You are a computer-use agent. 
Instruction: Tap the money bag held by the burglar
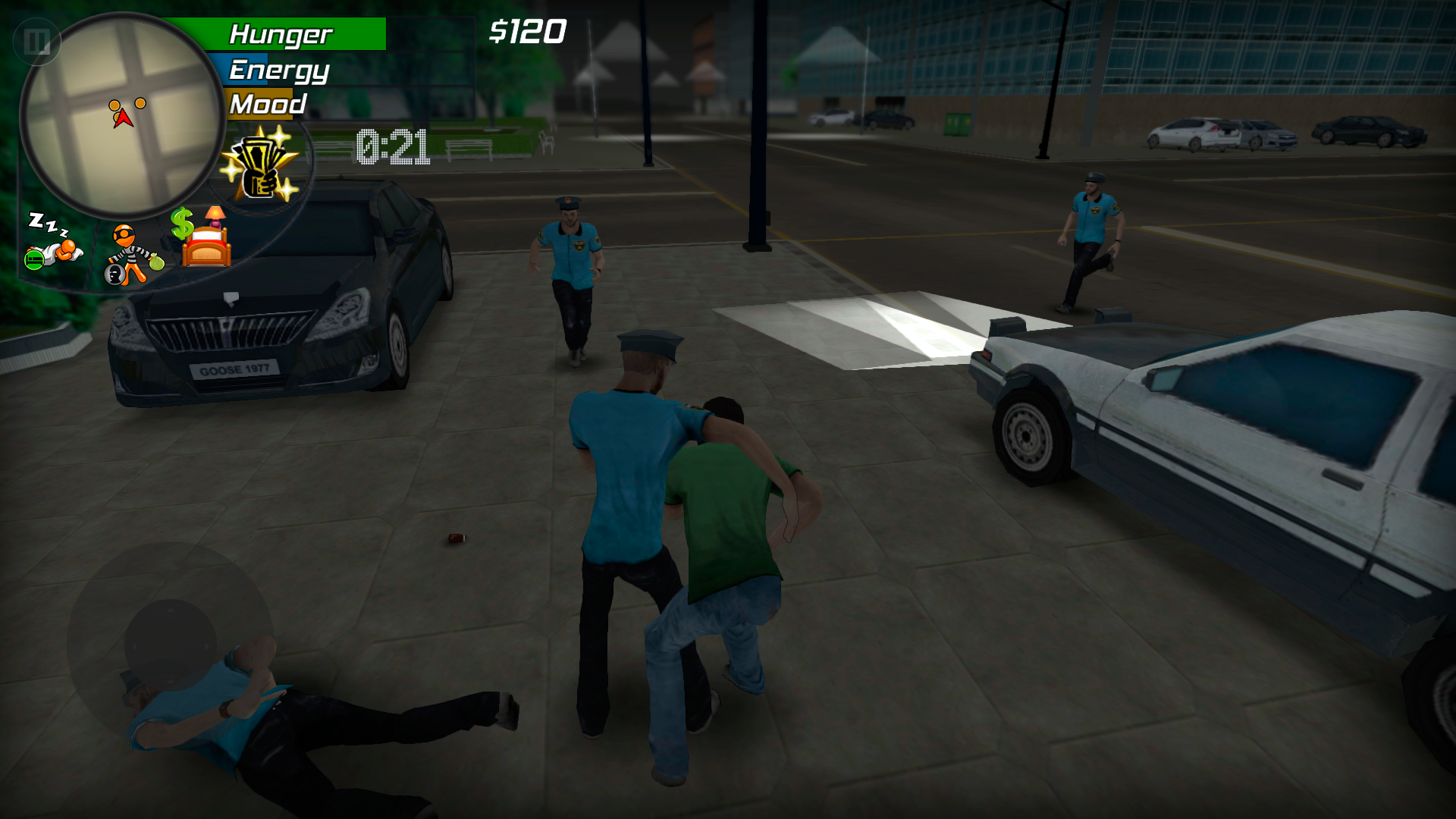click(x=155, y=263)
